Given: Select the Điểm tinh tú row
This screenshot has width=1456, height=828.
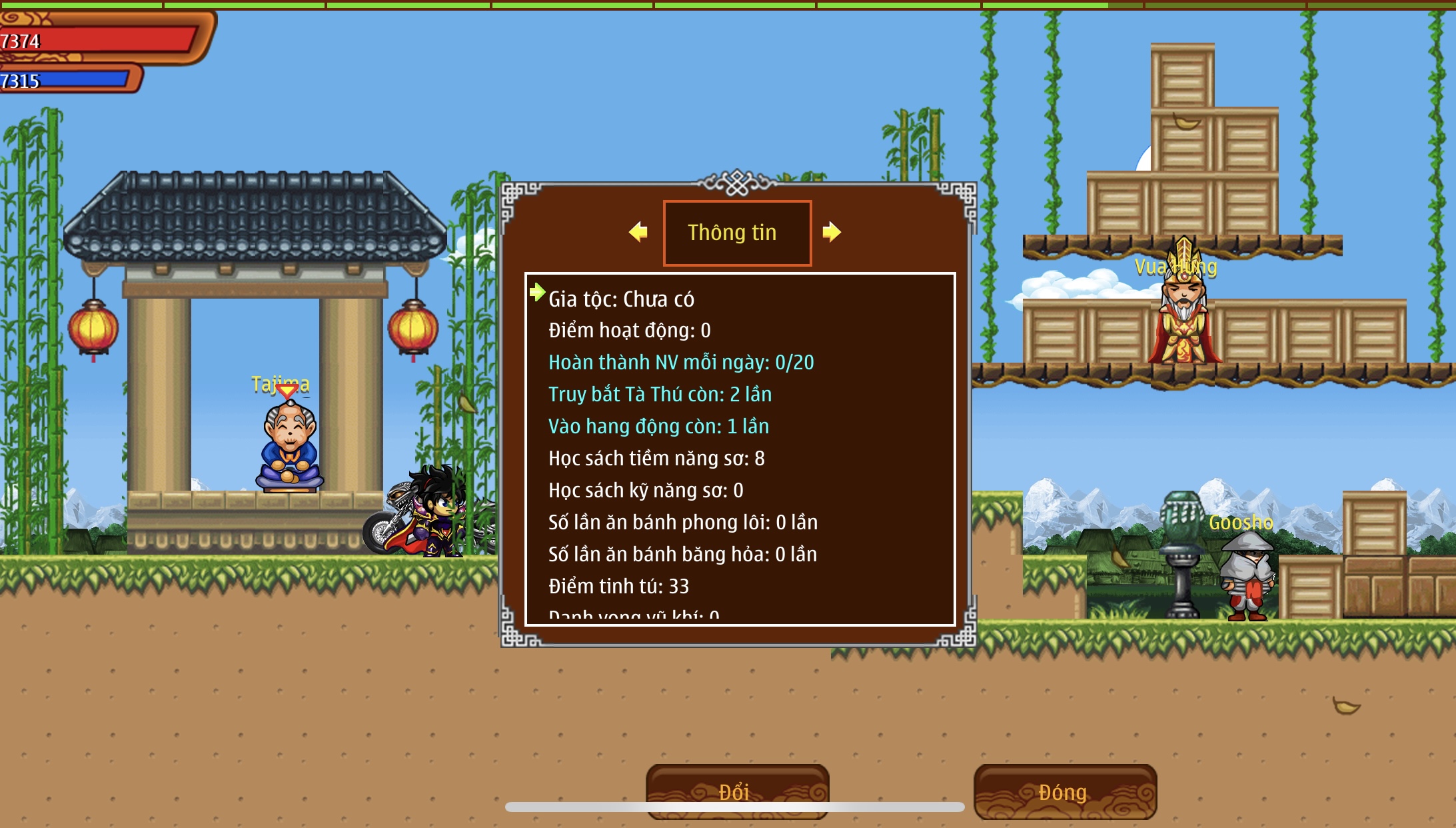Looking at the screenshot, I should click(x=618, y=587).
